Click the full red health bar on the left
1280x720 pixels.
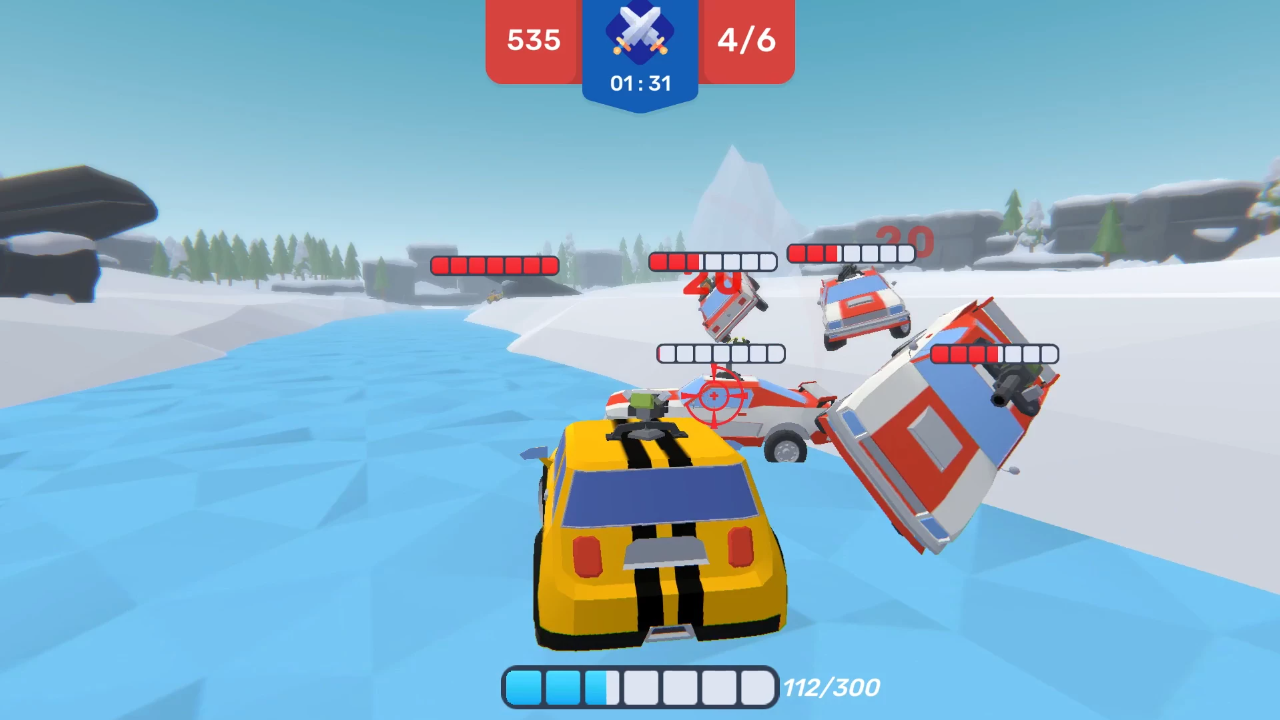(x=493, y=265)
